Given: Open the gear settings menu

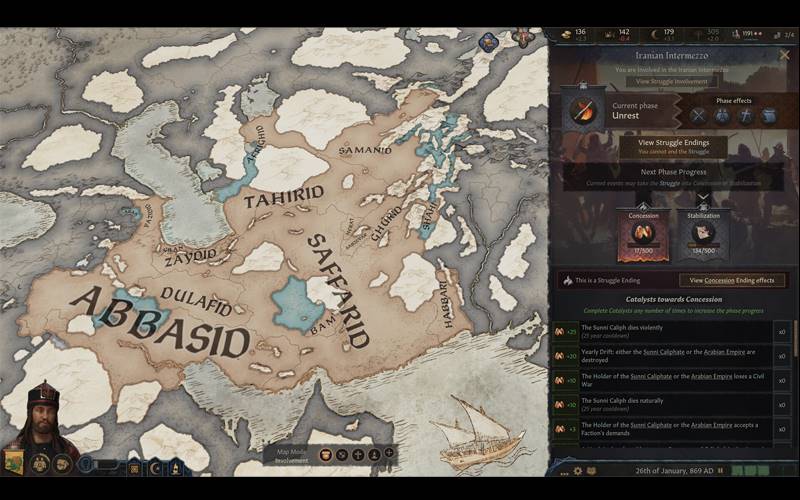Looking at the screenshot, I should tap(577, 470).
